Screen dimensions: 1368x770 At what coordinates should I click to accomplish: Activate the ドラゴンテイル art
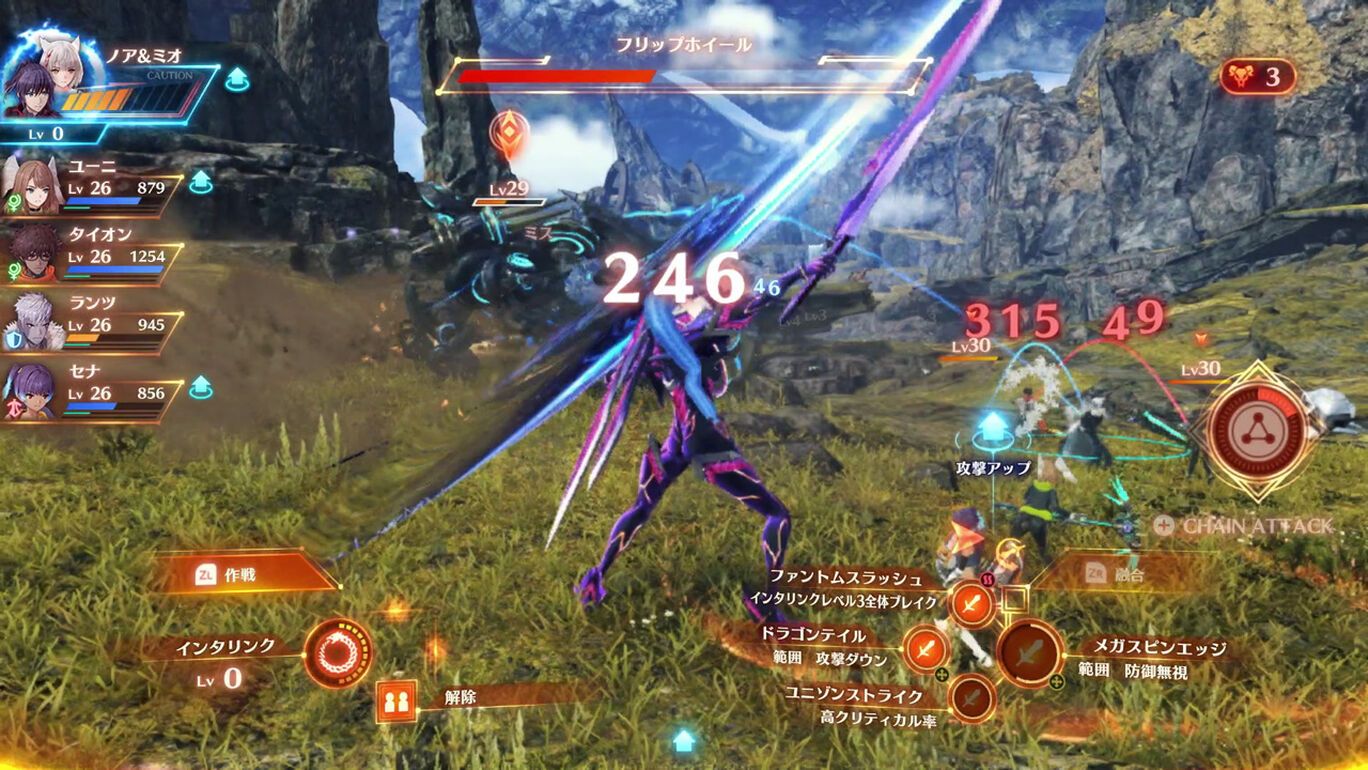click(924, 650)
